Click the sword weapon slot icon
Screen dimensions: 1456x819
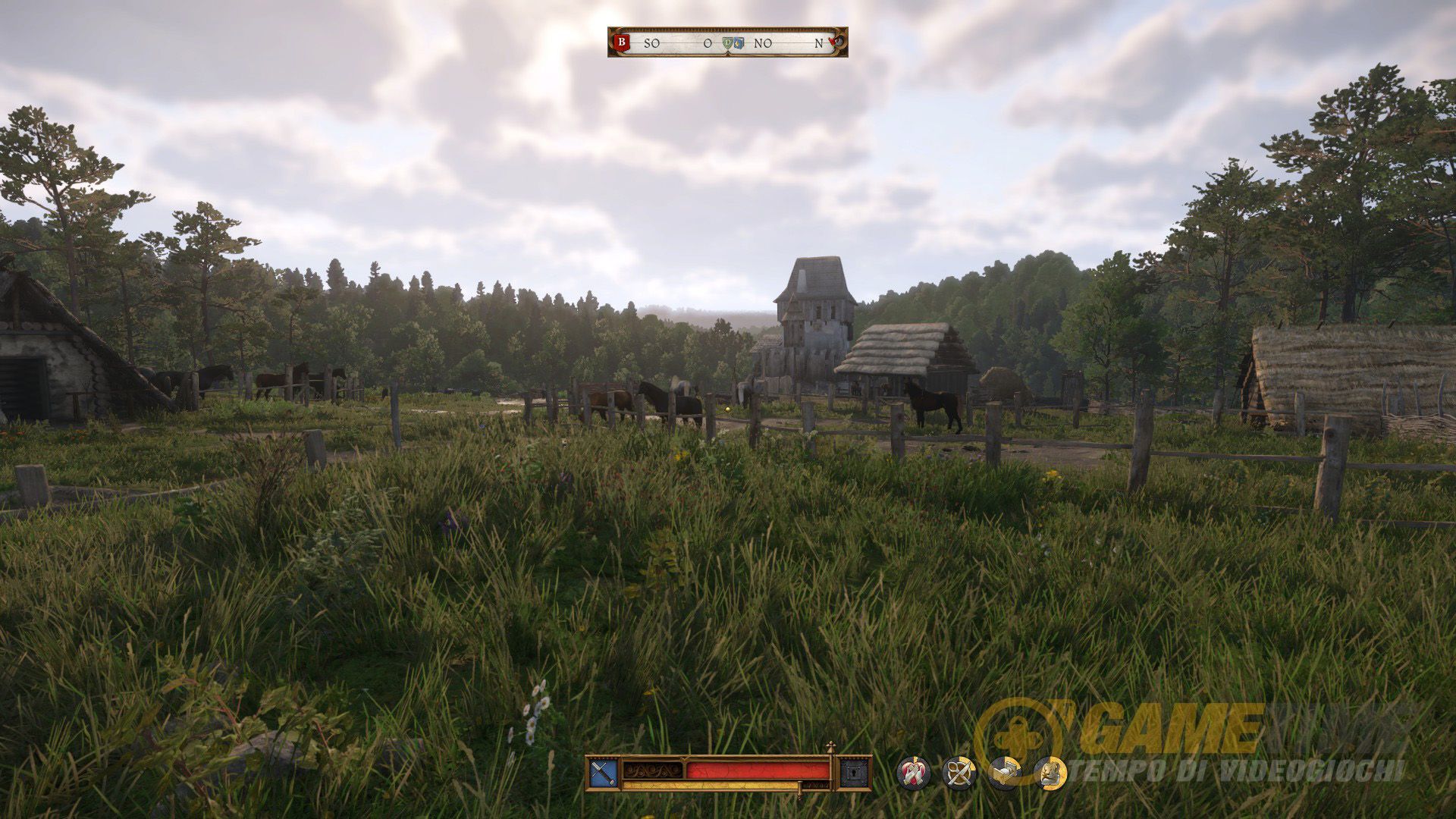603,773
